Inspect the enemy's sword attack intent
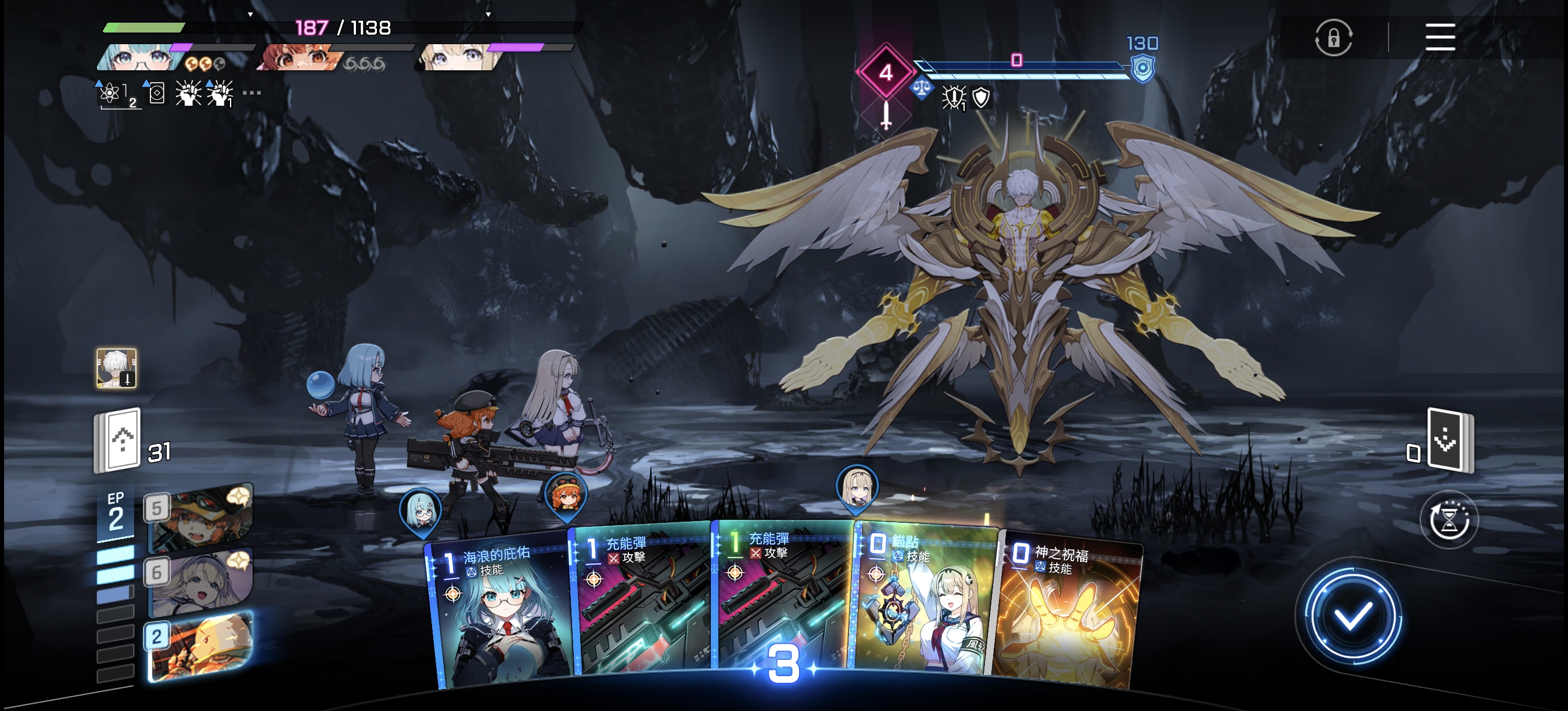 pos(886,114)
